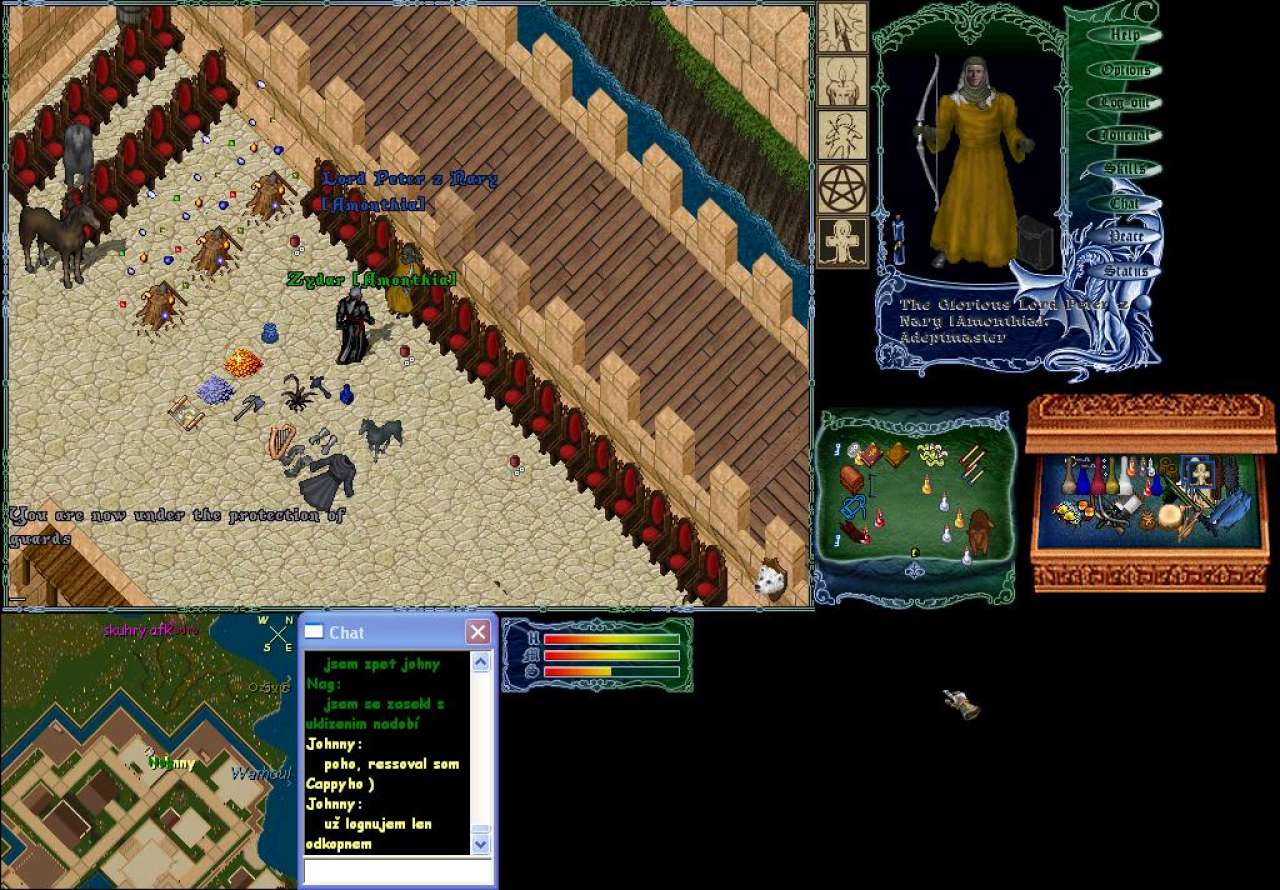Show the character Status window
This screenshot has width=1280, height=890.
click(1125, 271)
